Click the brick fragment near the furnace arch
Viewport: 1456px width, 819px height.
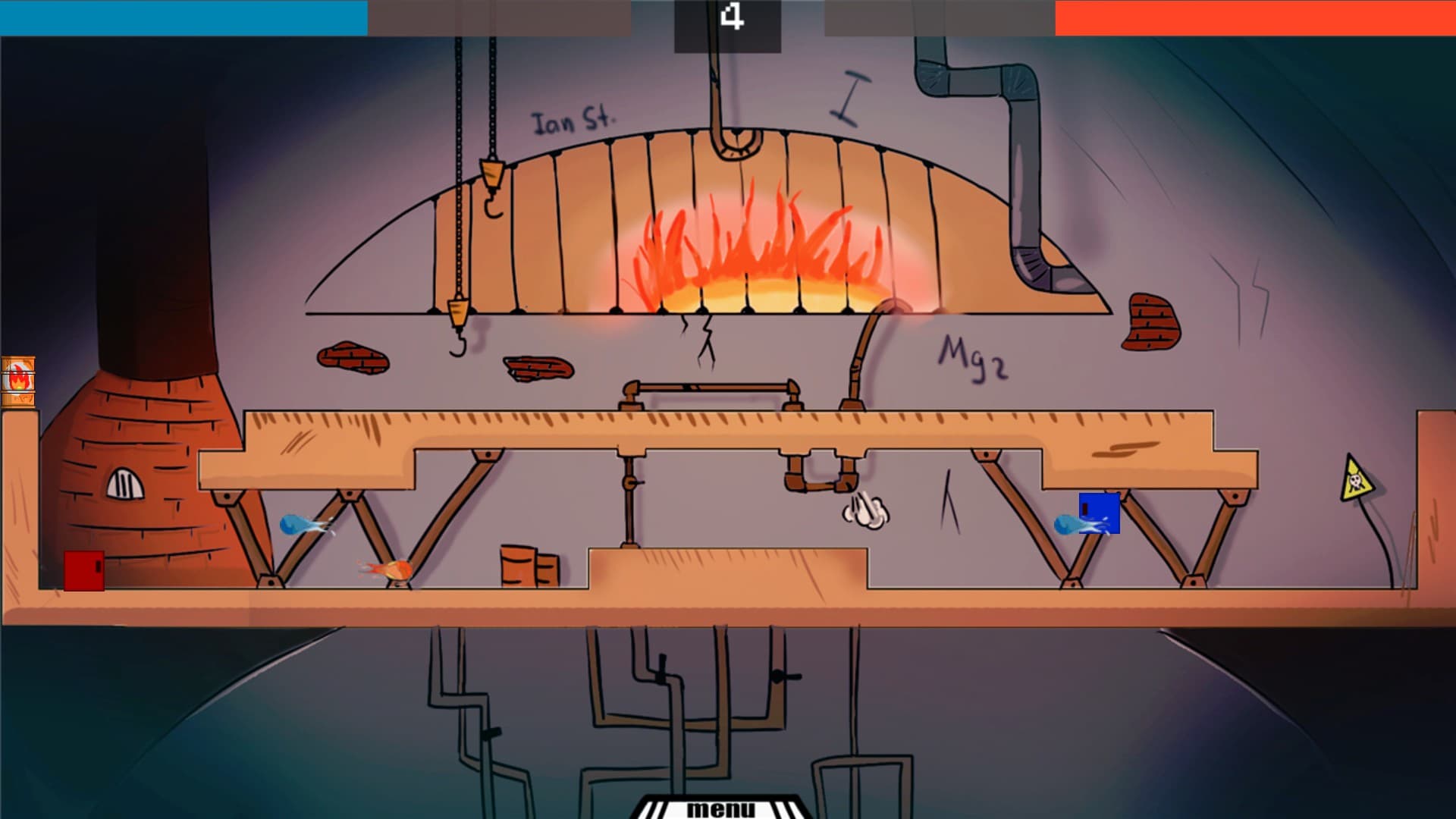coord(352,358)
